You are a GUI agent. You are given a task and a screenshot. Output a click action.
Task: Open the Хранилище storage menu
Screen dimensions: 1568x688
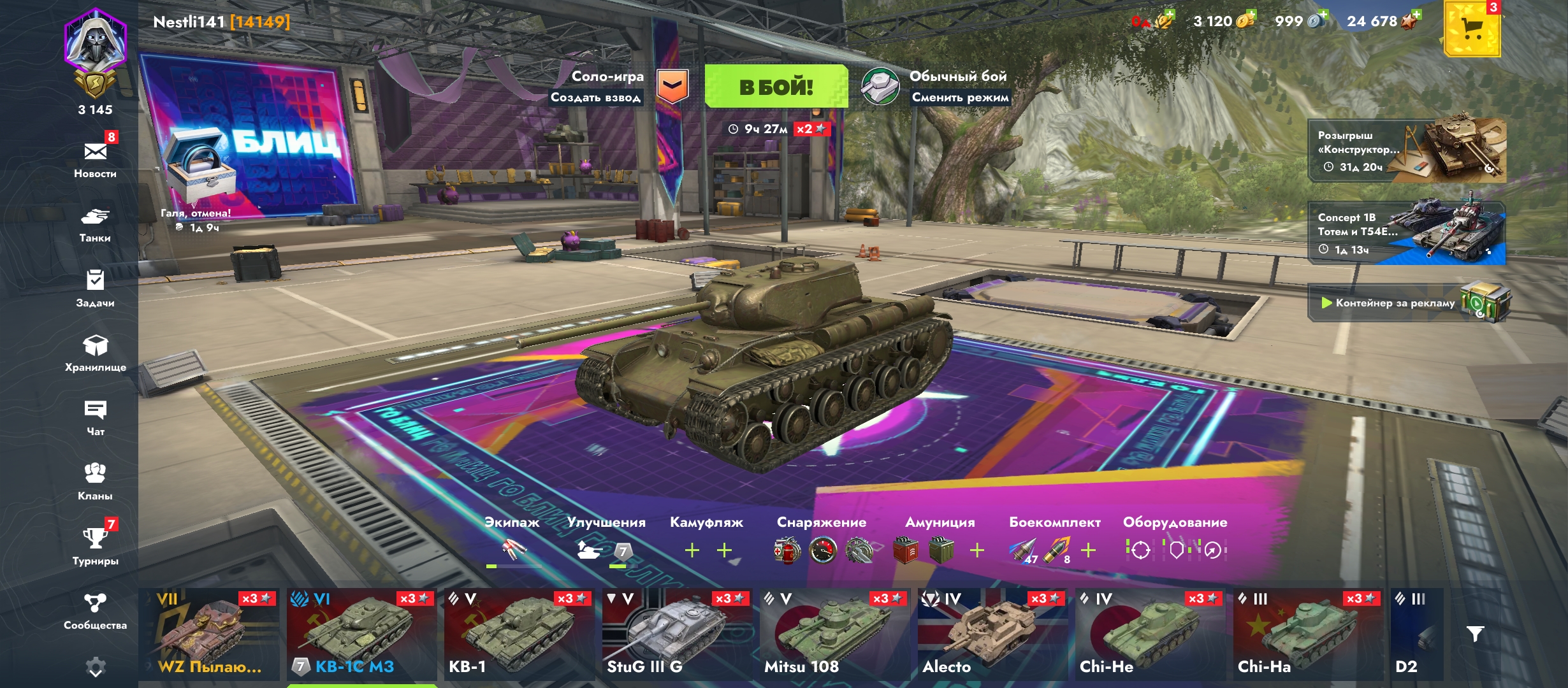(x=95, y=353)
